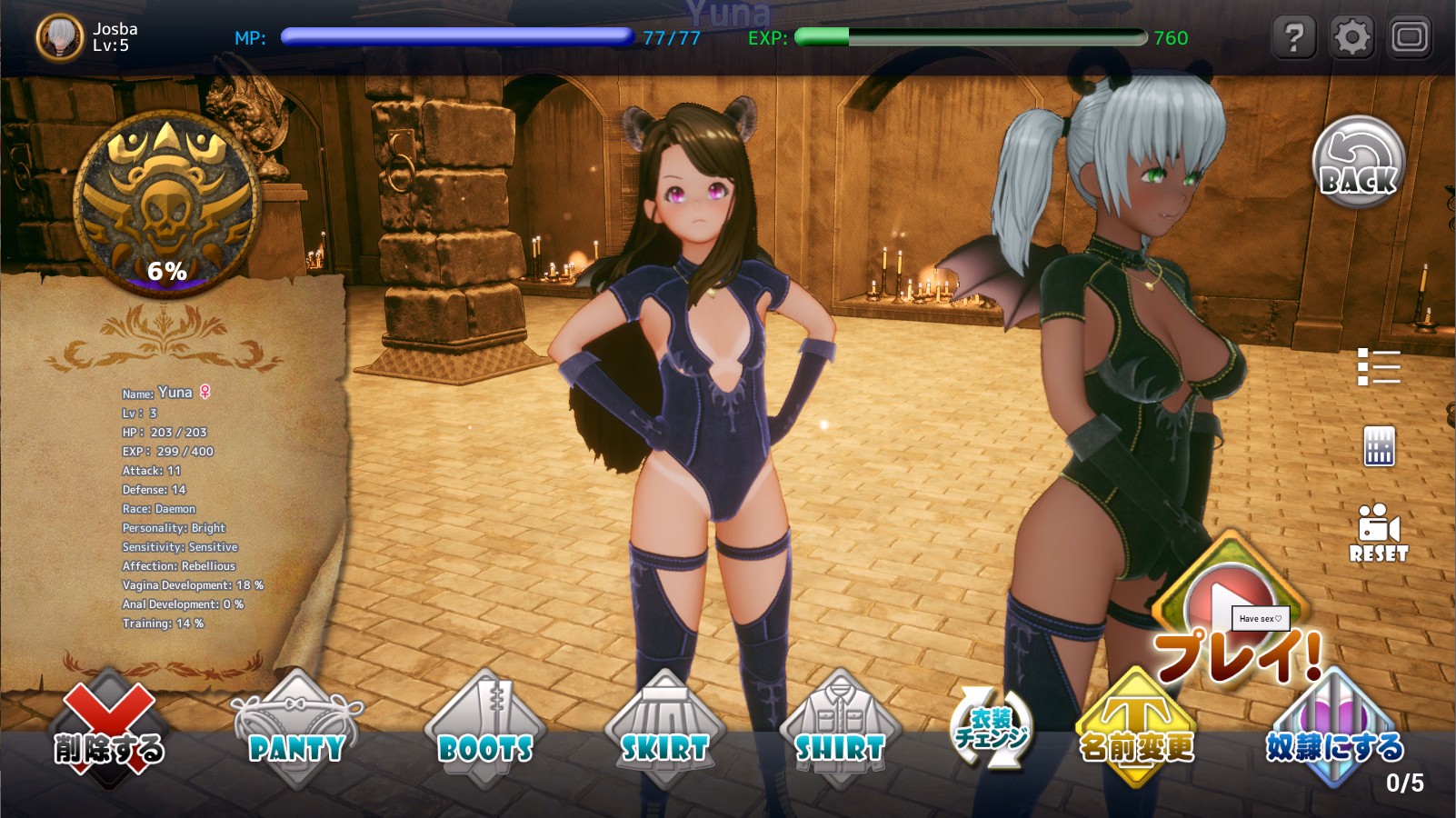1456x818 pixels.
Task: Click the Josba player portrait
Action: click(x=60, y=38)
